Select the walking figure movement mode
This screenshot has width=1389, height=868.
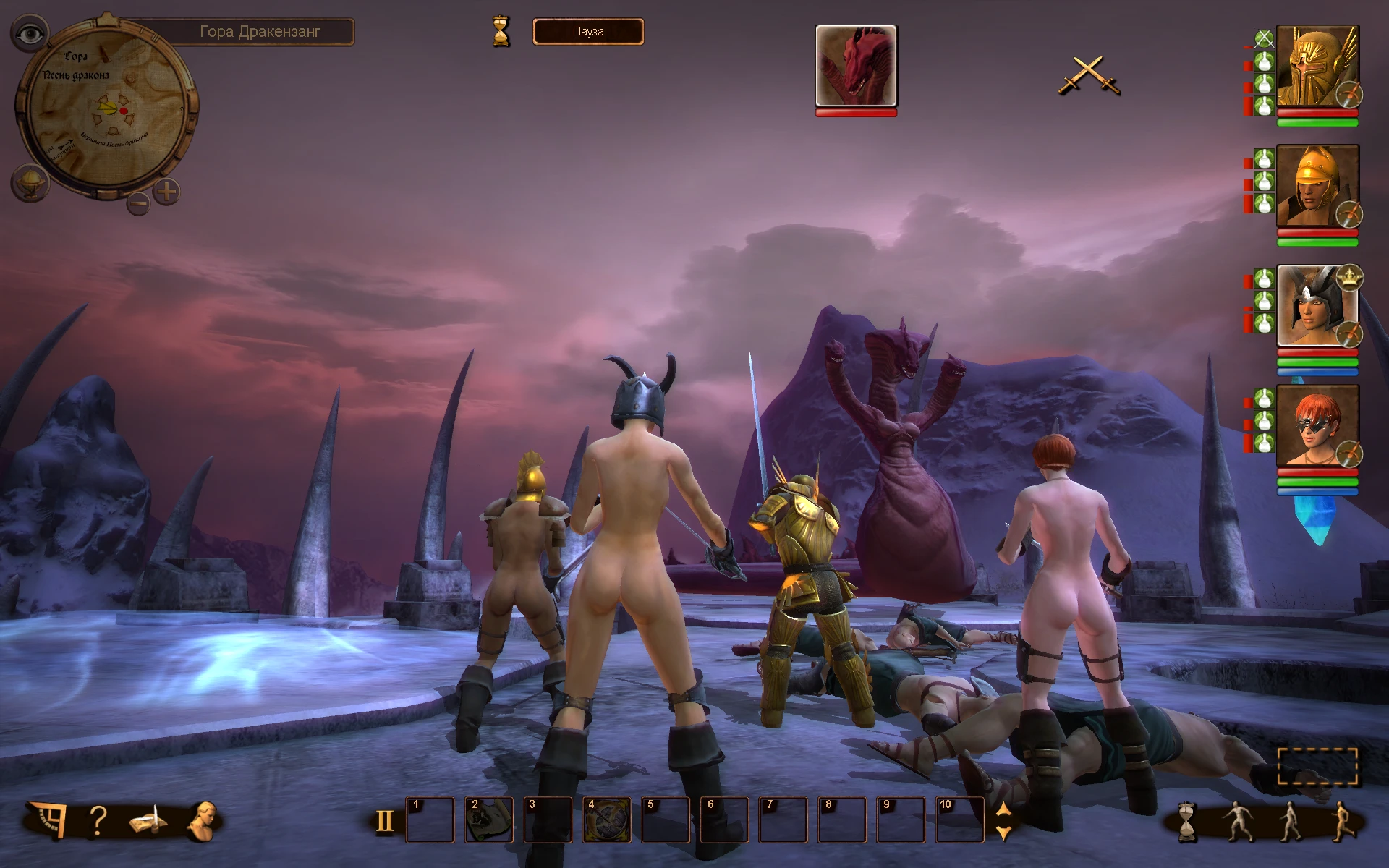coord(1290,821)
